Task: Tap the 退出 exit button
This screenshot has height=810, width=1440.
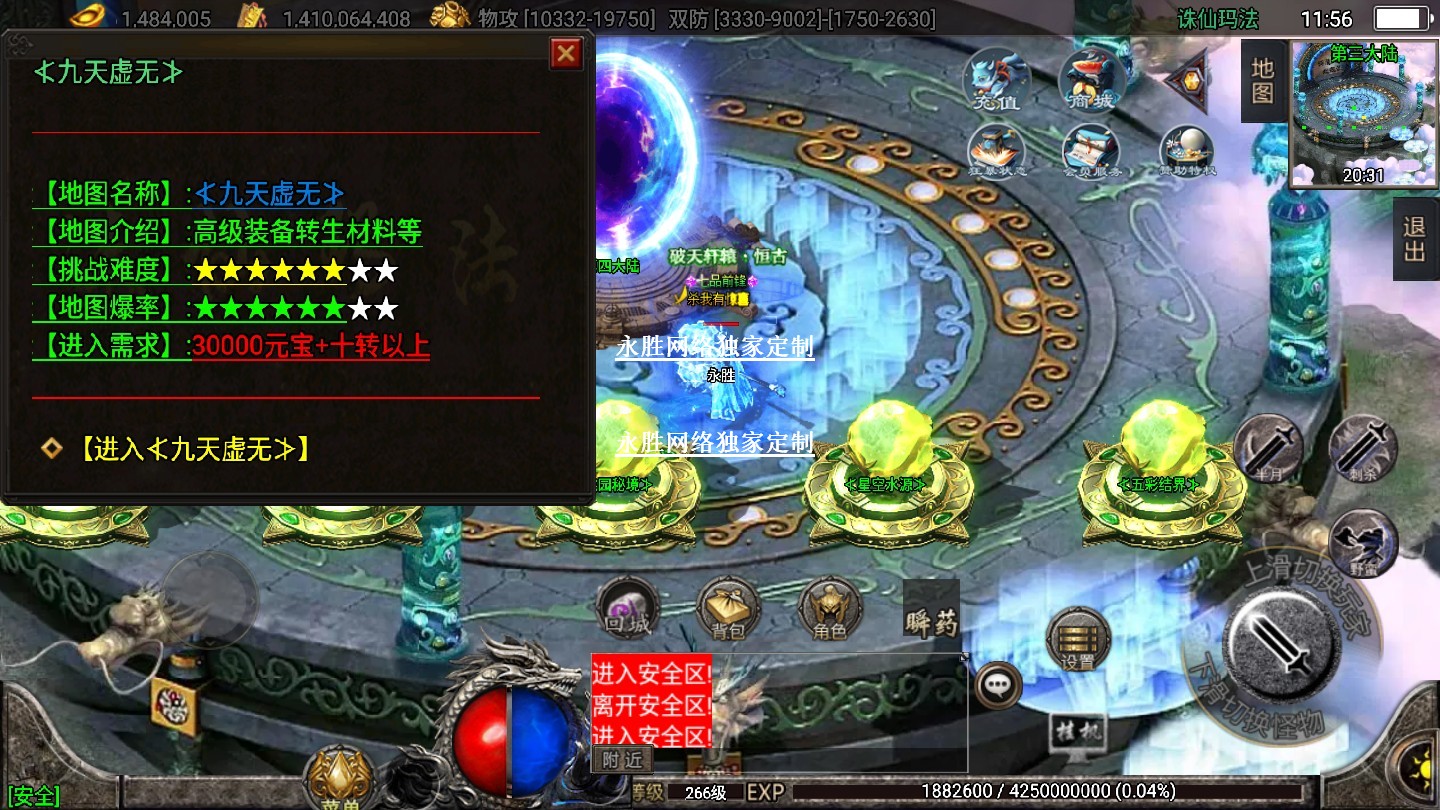Action: pyautogui.click(x=1414, y=239)
